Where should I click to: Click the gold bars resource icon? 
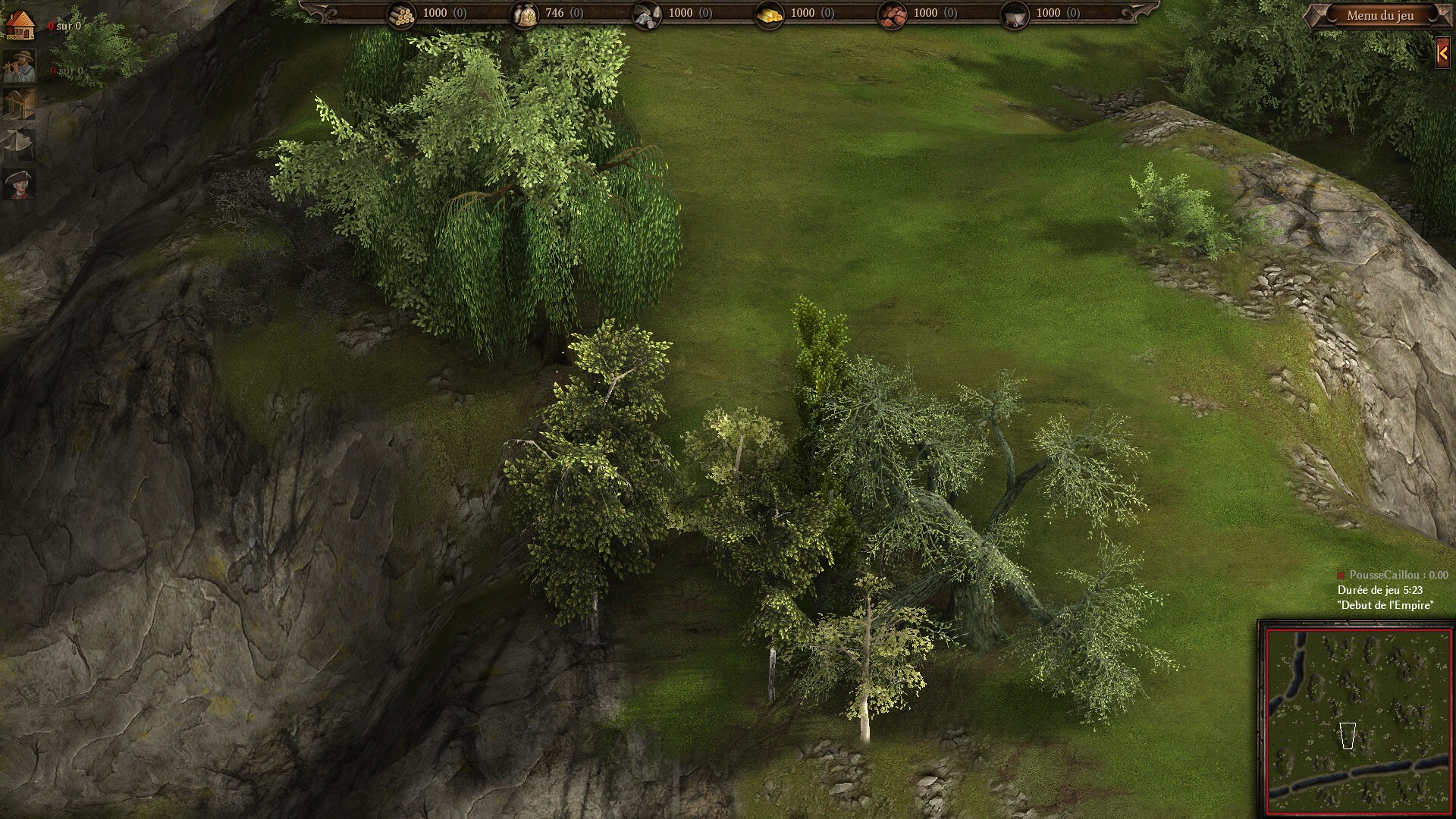[770, 14]
